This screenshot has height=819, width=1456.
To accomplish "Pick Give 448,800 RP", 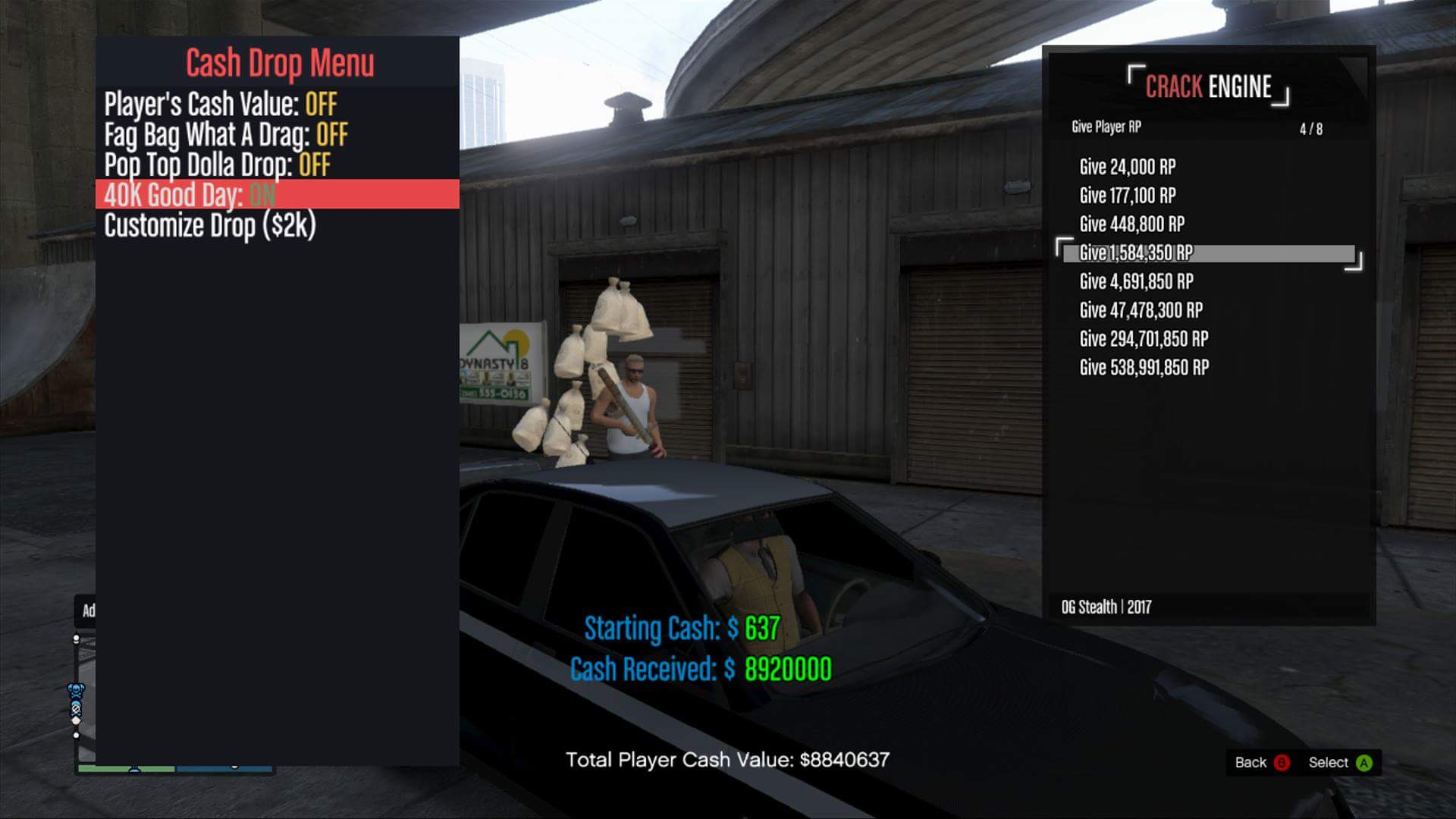I will [1131, 224].
